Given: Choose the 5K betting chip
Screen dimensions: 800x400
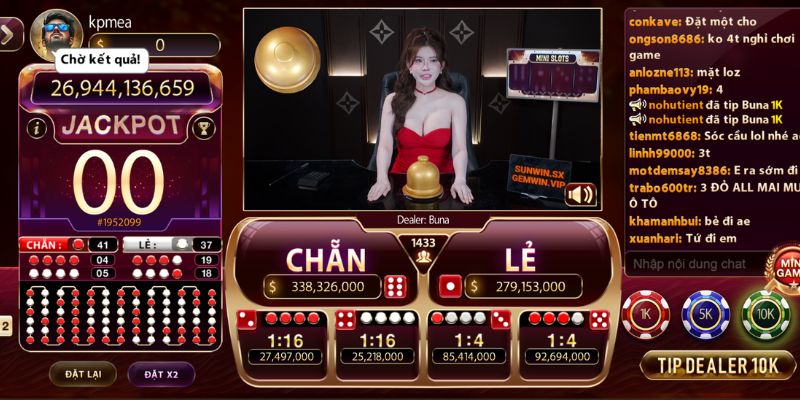Looking at the screenshot, I should [705, 315].
